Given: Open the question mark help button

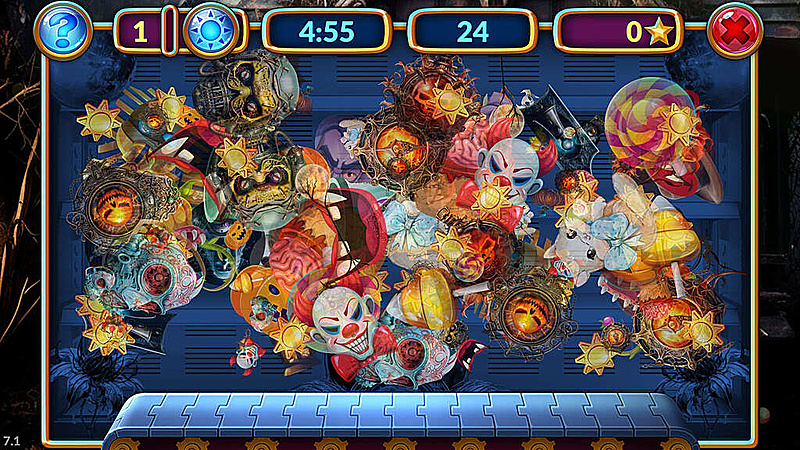Looking at the screenshot, I should tap(62, 31).
